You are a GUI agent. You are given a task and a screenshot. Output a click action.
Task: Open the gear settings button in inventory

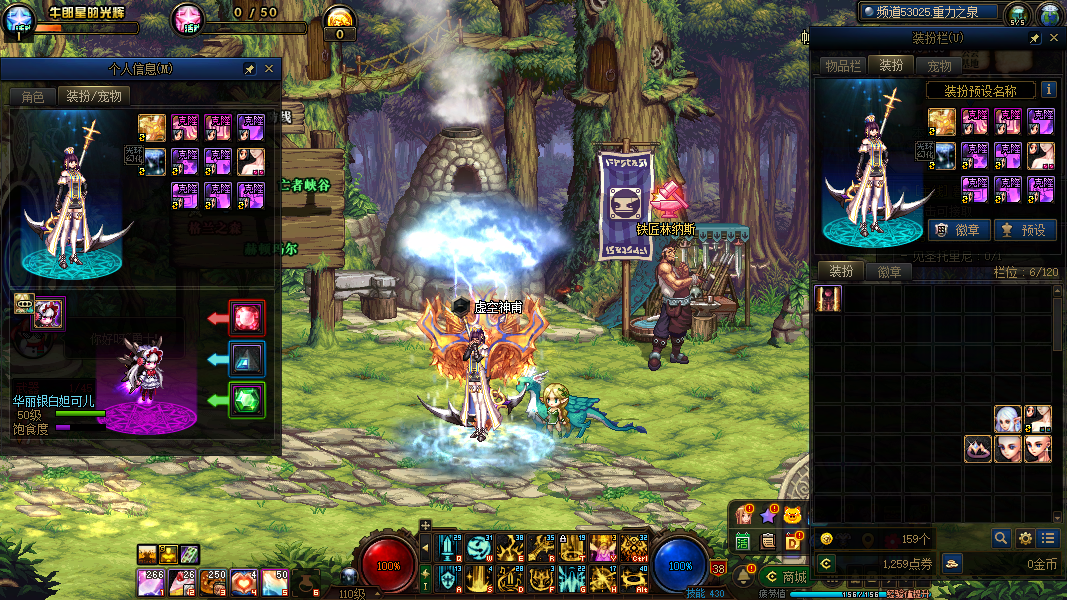pos(1025,538)
